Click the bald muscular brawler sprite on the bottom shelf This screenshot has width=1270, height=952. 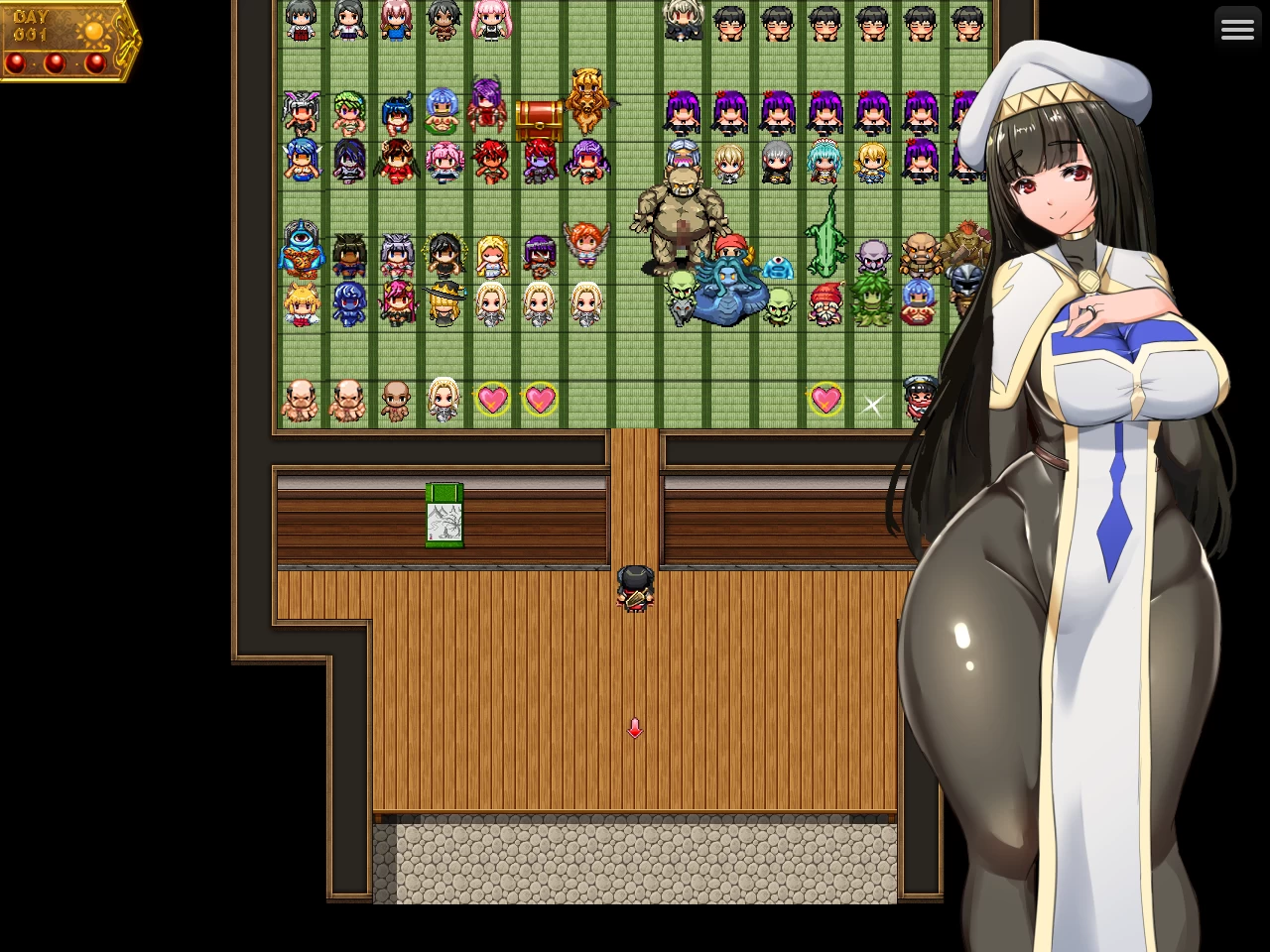[301, 399]
